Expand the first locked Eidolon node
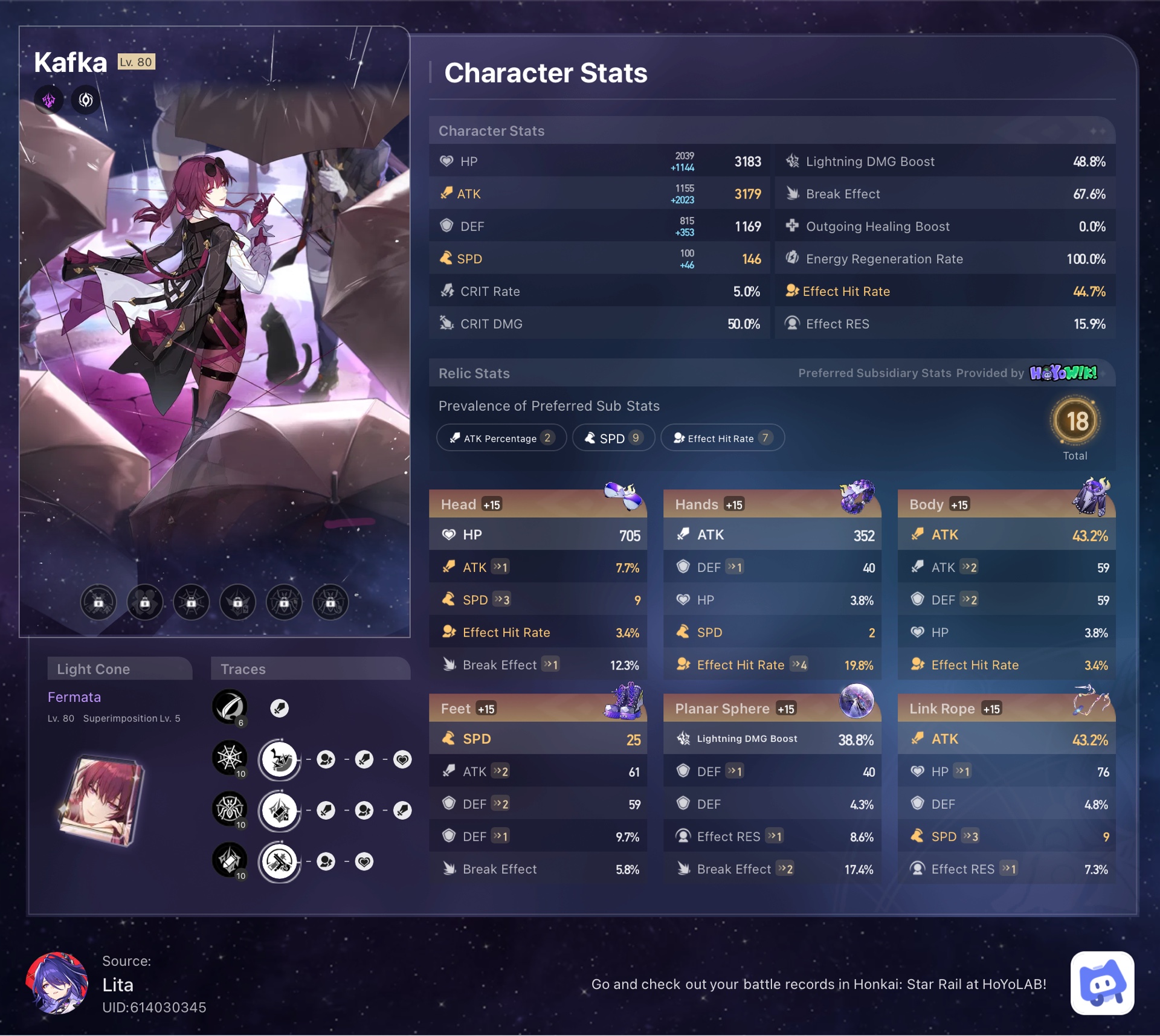The image size is (1160, 1036). (x=98, y=602)
